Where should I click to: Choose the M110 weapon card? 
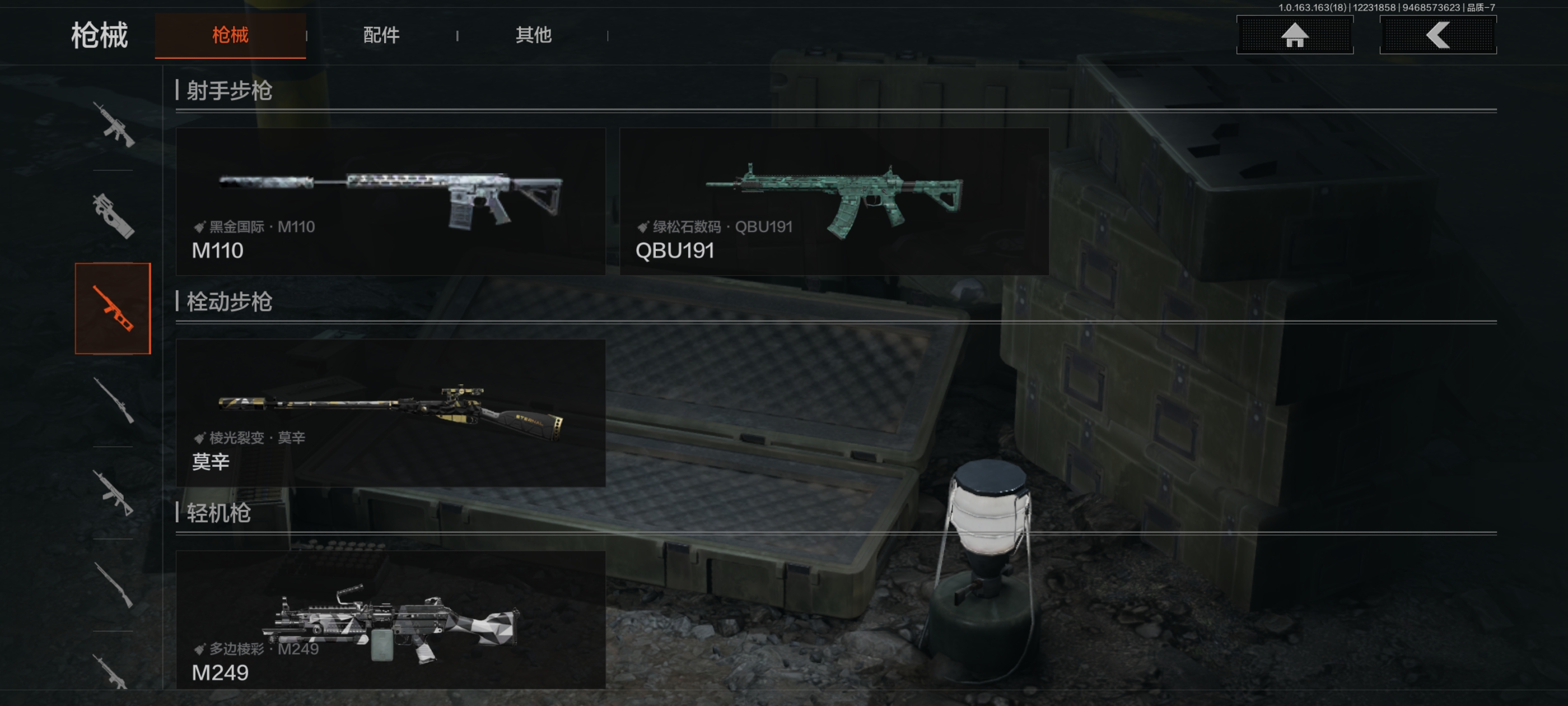[390, 201]
